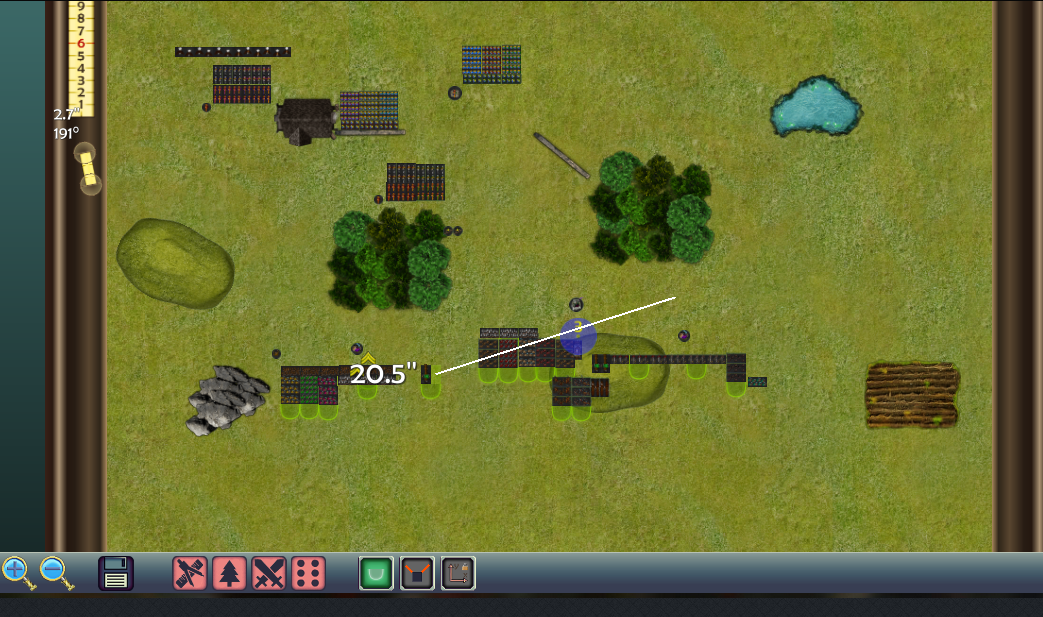Toggle the green arc display button
Viewport: 1043px width, 617px height.
pos(376,573)
